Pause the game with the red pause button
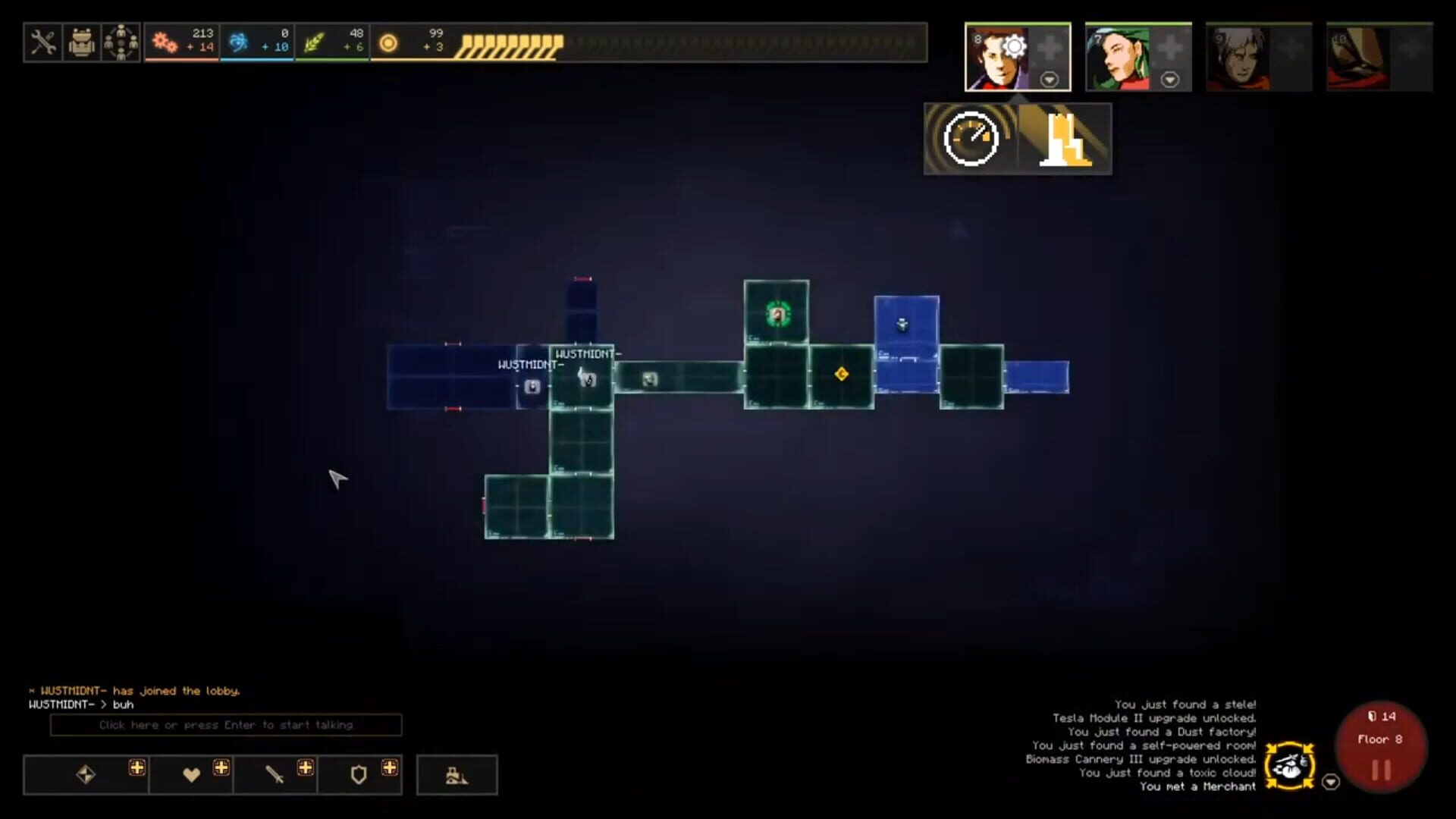Viewport: 1456px width, 819px height. 1381,768
